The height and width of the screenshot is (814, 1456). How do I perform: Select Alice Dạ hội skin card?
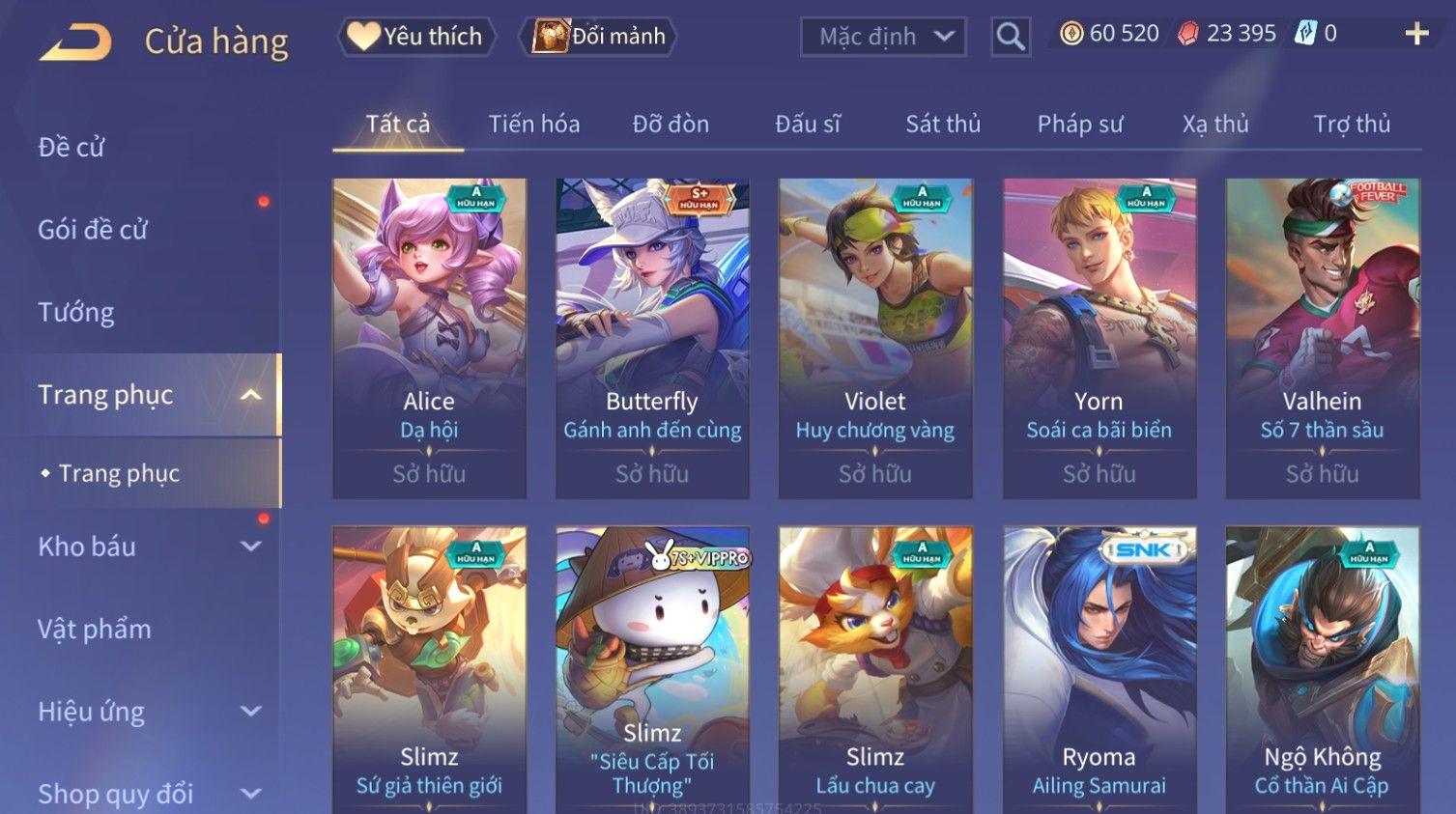(x=429, y=338)
